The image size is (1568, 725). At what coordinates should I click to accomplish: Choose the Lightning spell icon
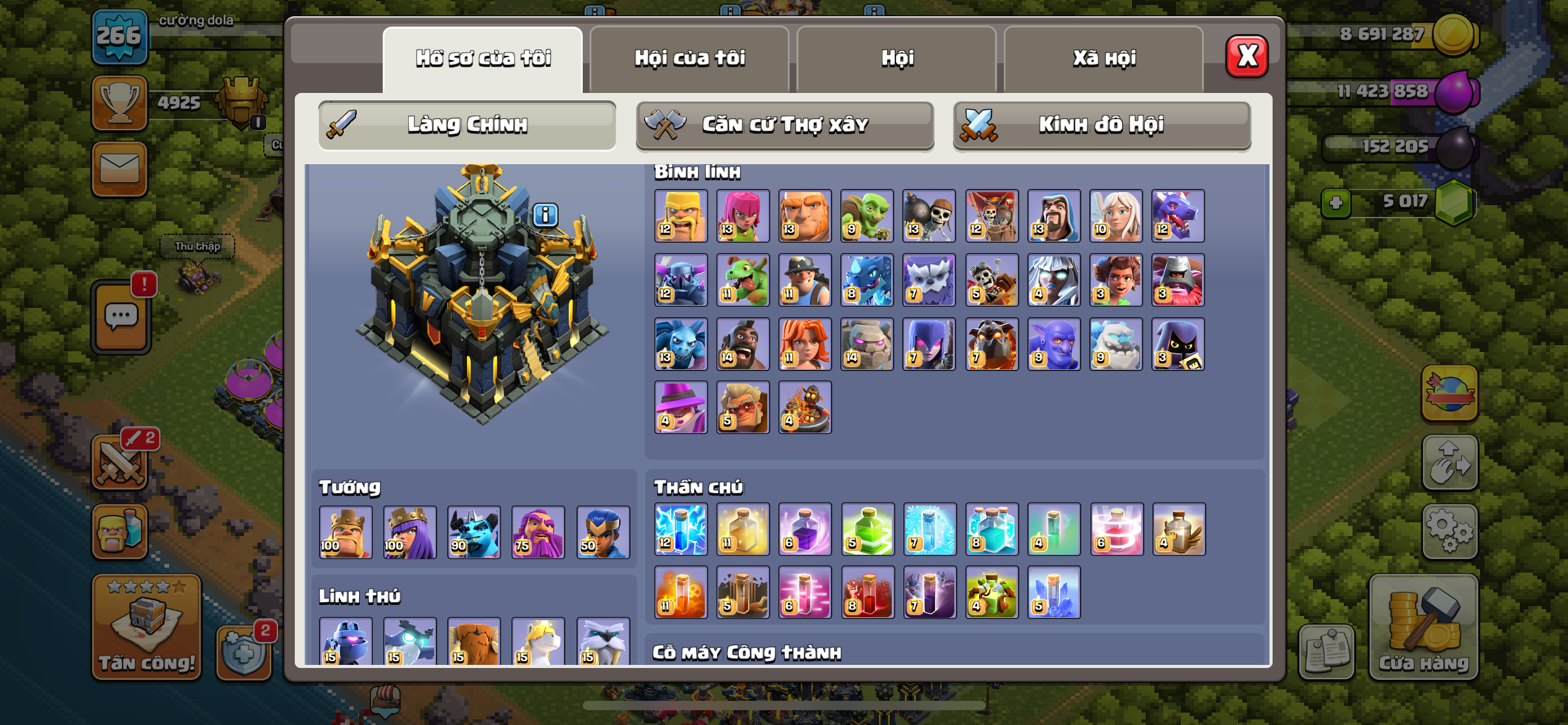point(681,529)
